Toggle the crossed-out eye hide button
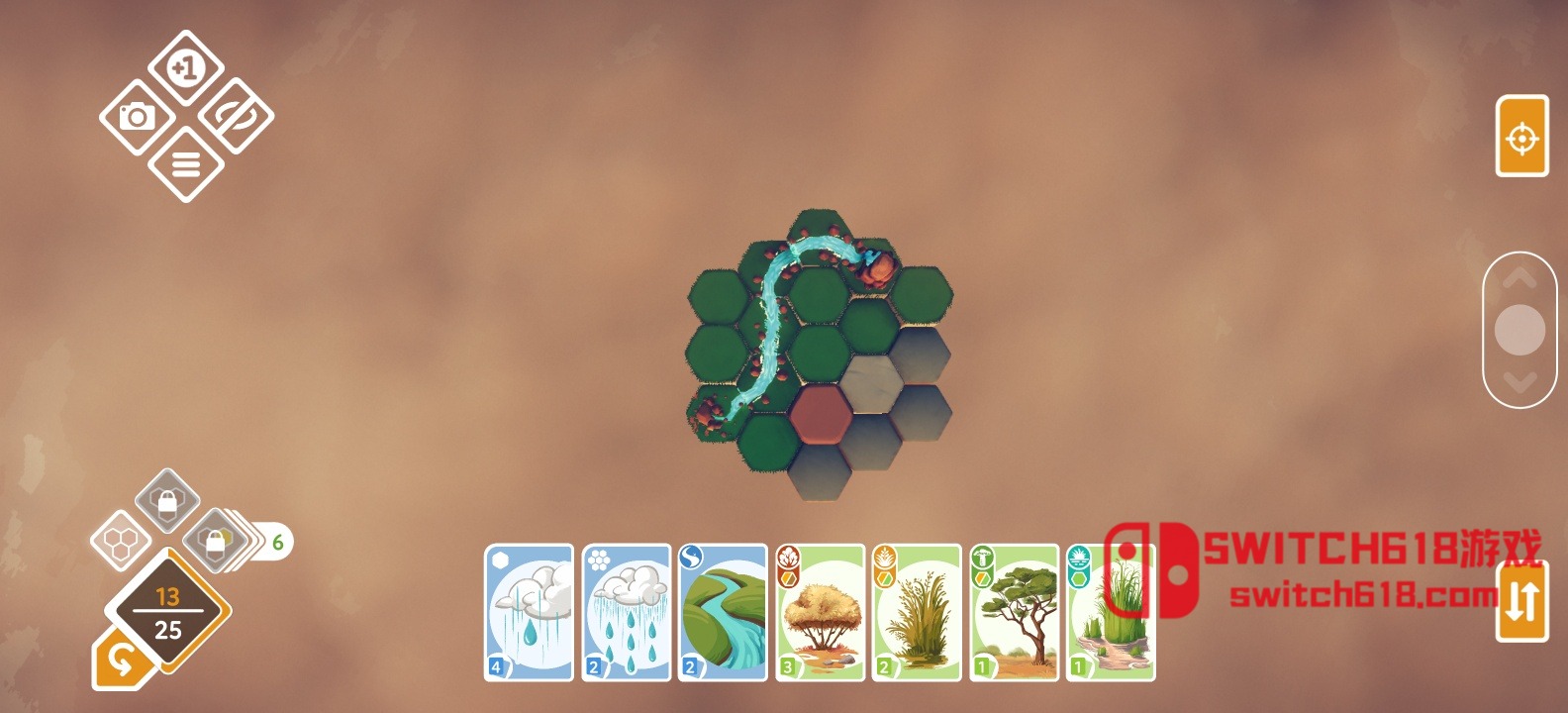The height and width of the screenshot is (713, 1568). (236, 116)
